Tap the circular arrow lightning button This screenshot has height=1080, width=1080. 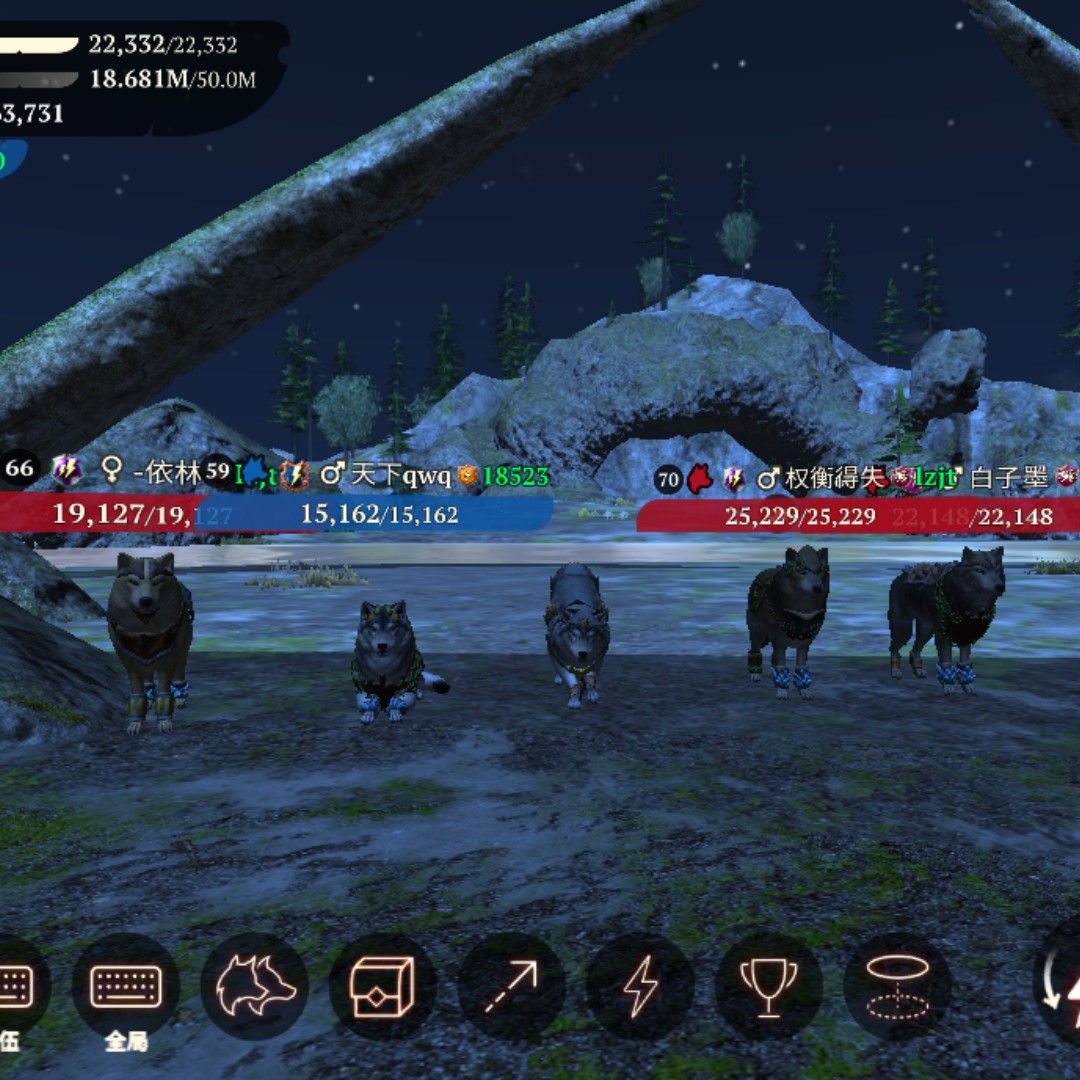[x=1060, y=987]
